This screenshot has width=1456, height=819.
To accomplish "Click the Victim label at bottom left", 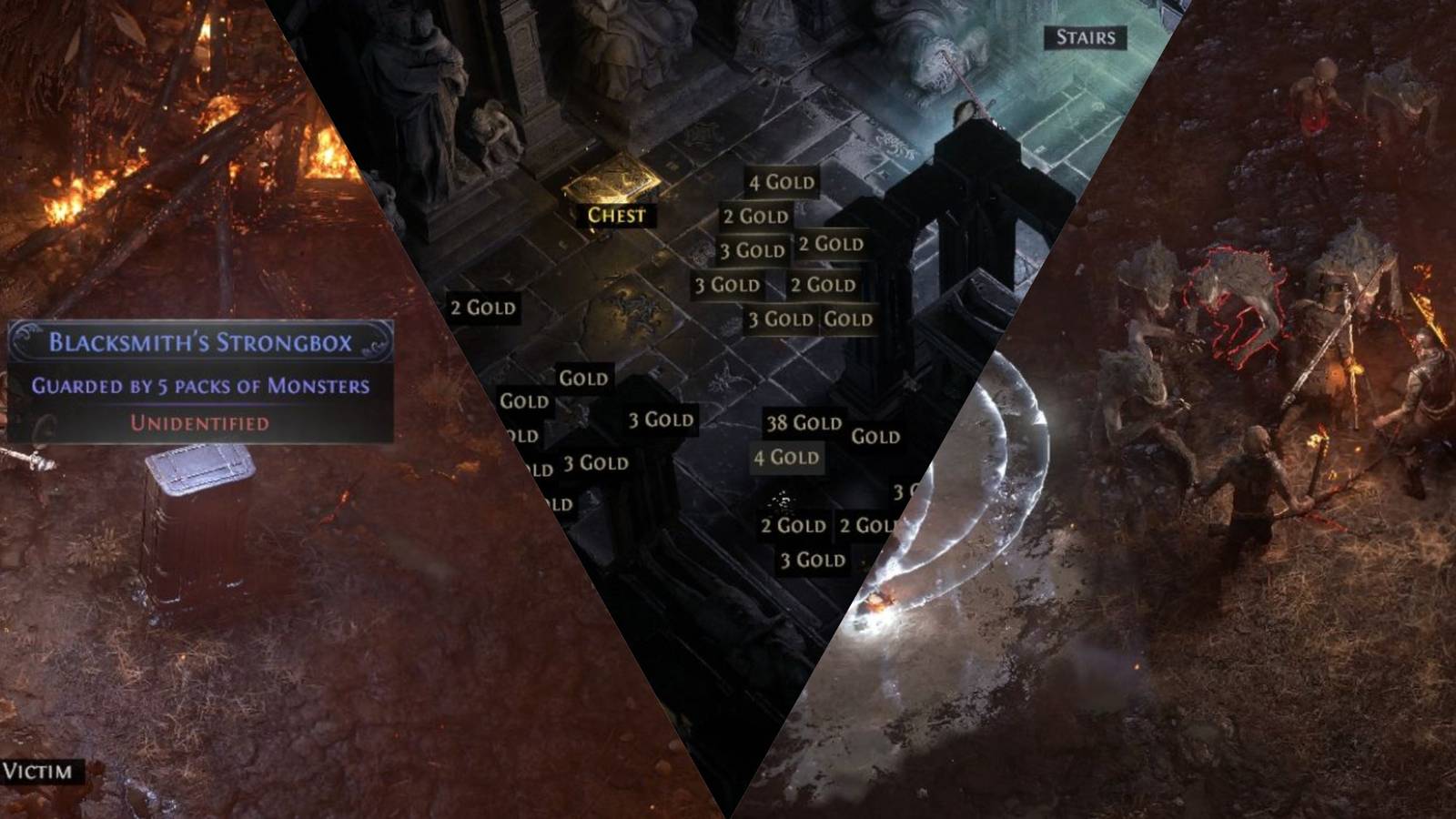I will click(x=38, y=772).
